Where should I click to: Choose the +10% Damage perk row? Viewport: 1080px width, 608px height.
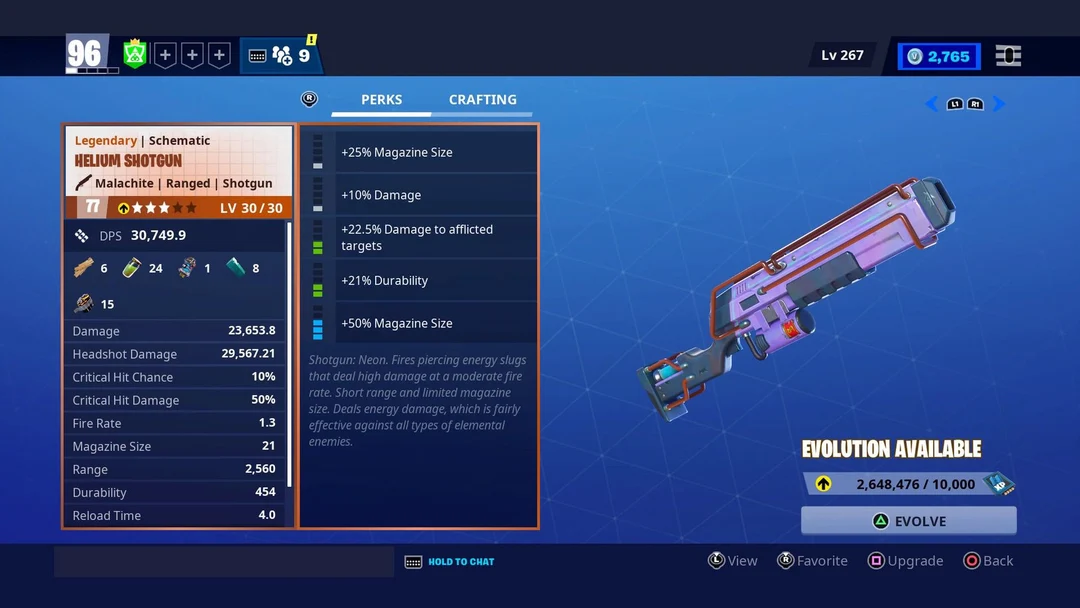click(435, 195)
